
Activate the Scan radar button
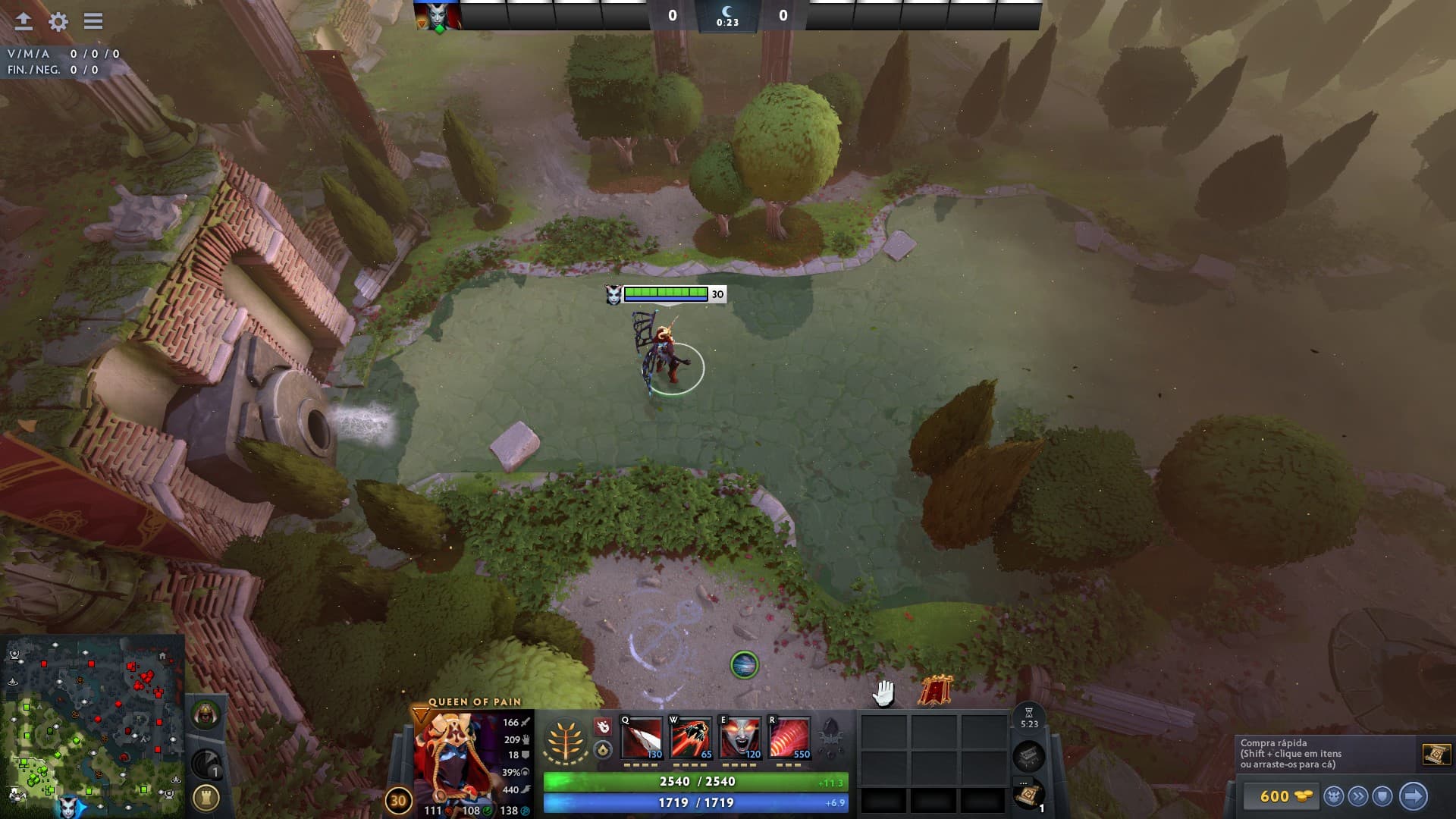click(x=206, y=763)
